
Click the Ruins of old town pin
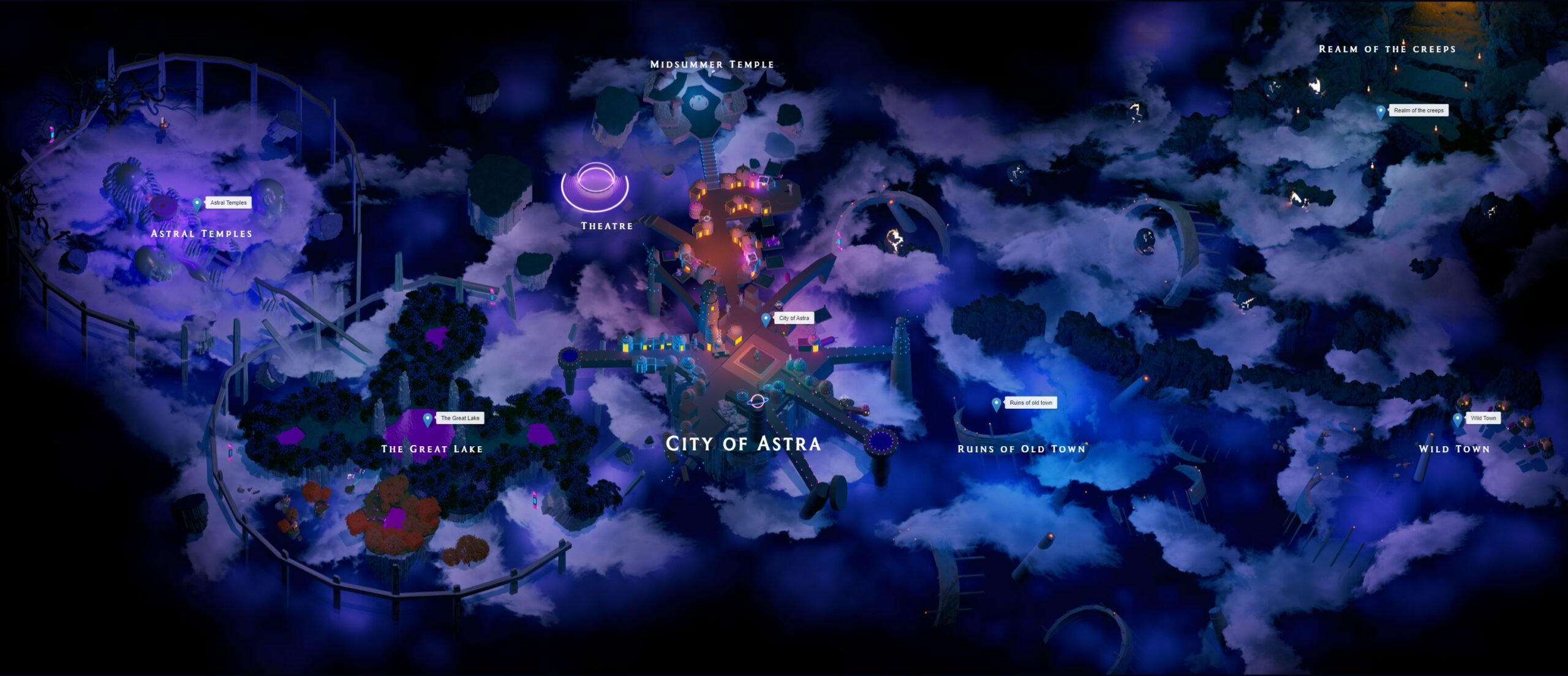coord(997,404)
